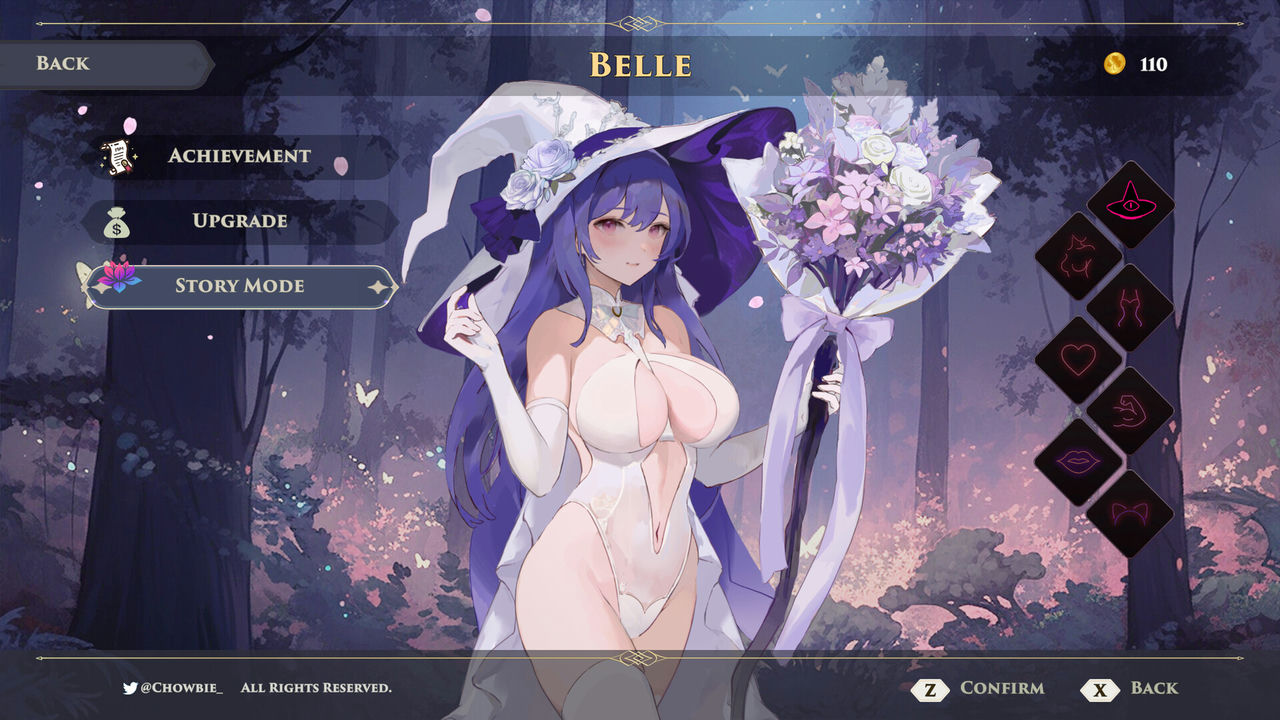The image size is (1280, 720).
Task: Open the Upgrade menu
Action: click(239, 221)
